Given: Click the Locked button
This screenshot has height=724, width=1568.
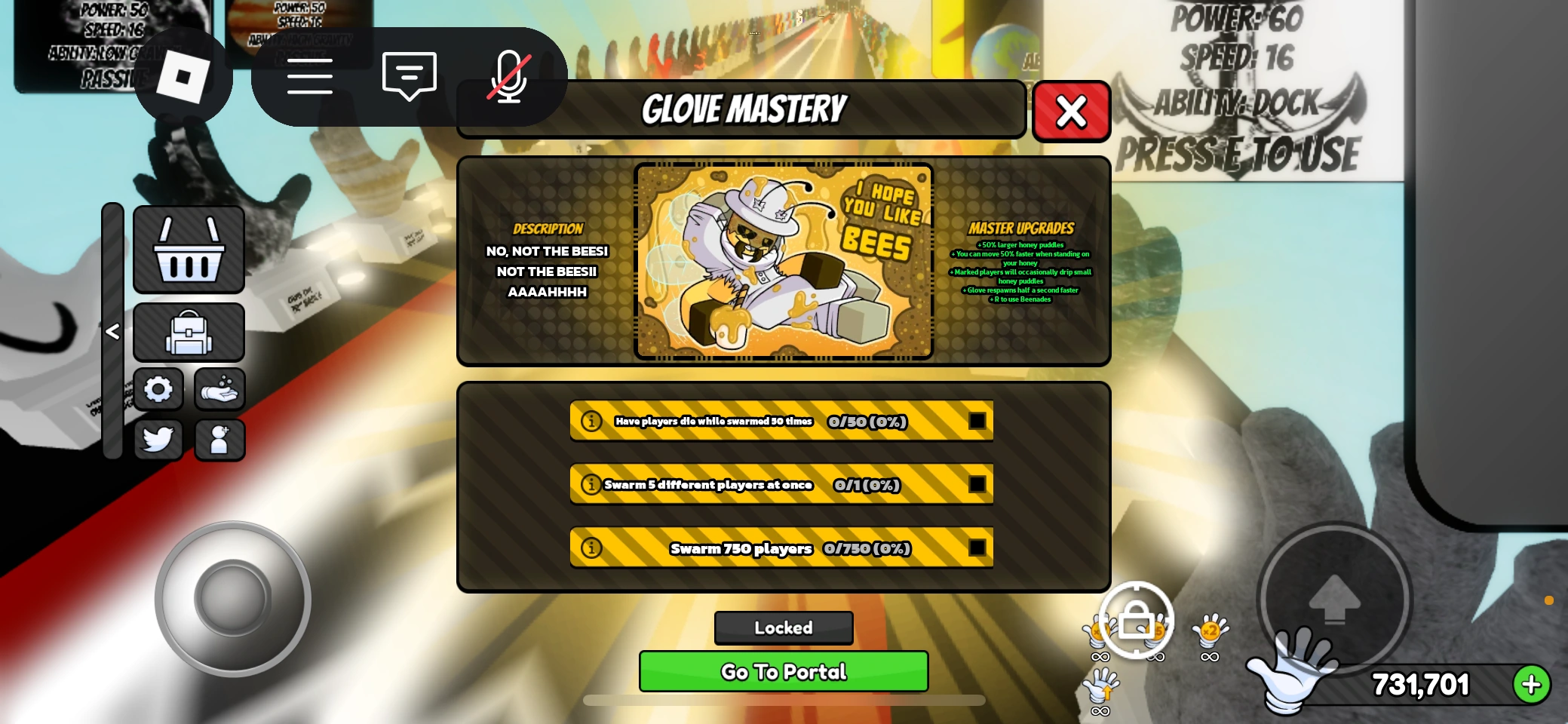Looking at the screenshot, I should (783, 627).
